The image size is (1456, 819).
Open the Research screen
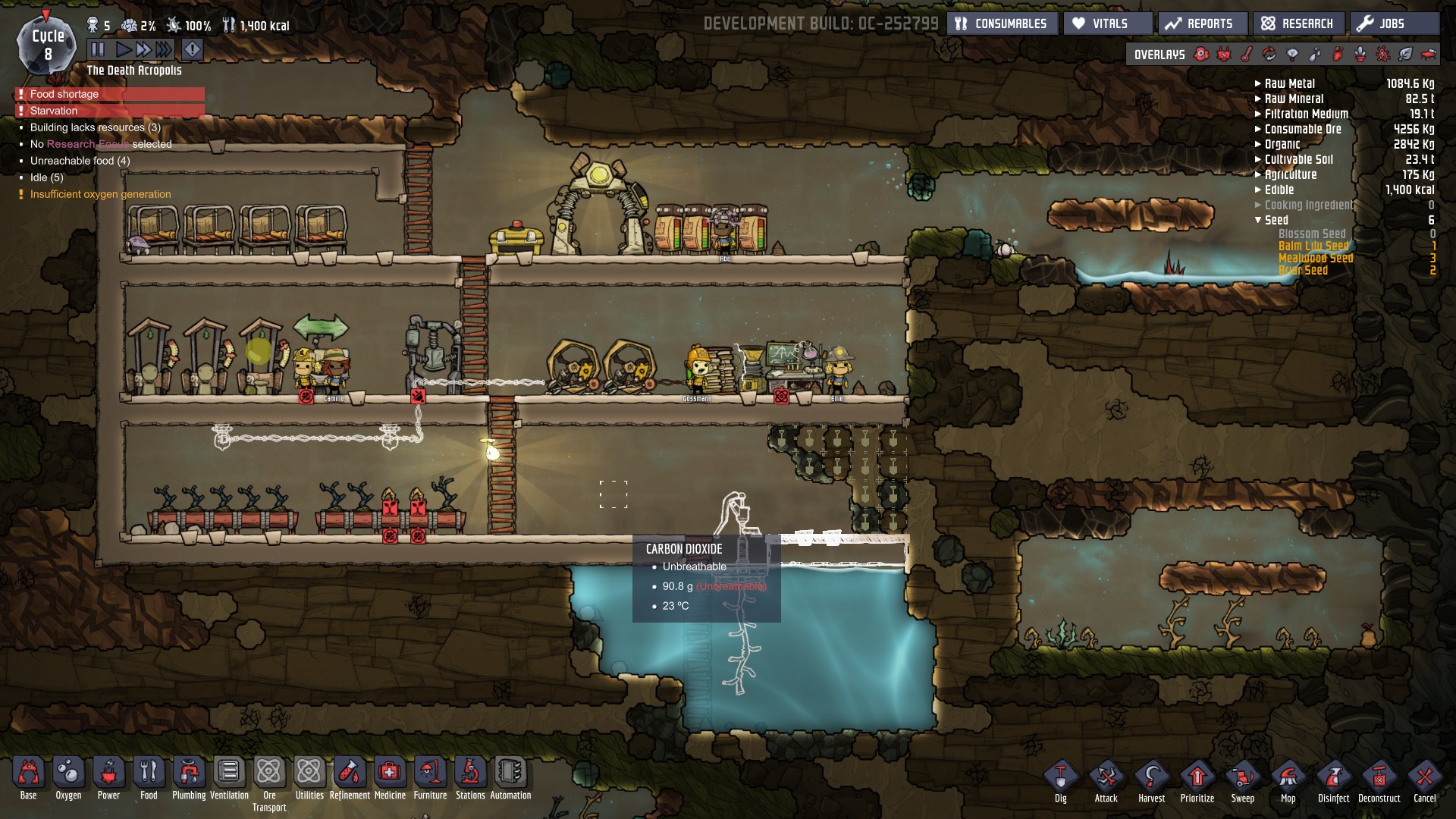click(x=1298, y=24)
